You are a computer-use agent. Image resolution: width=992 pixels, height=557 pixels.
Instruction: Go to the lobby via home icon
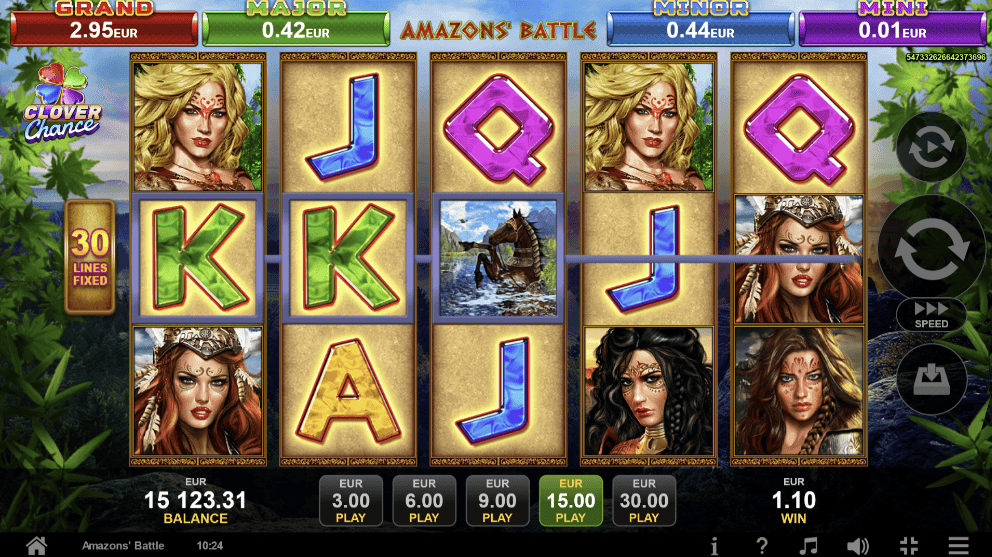tap(36, 546)
